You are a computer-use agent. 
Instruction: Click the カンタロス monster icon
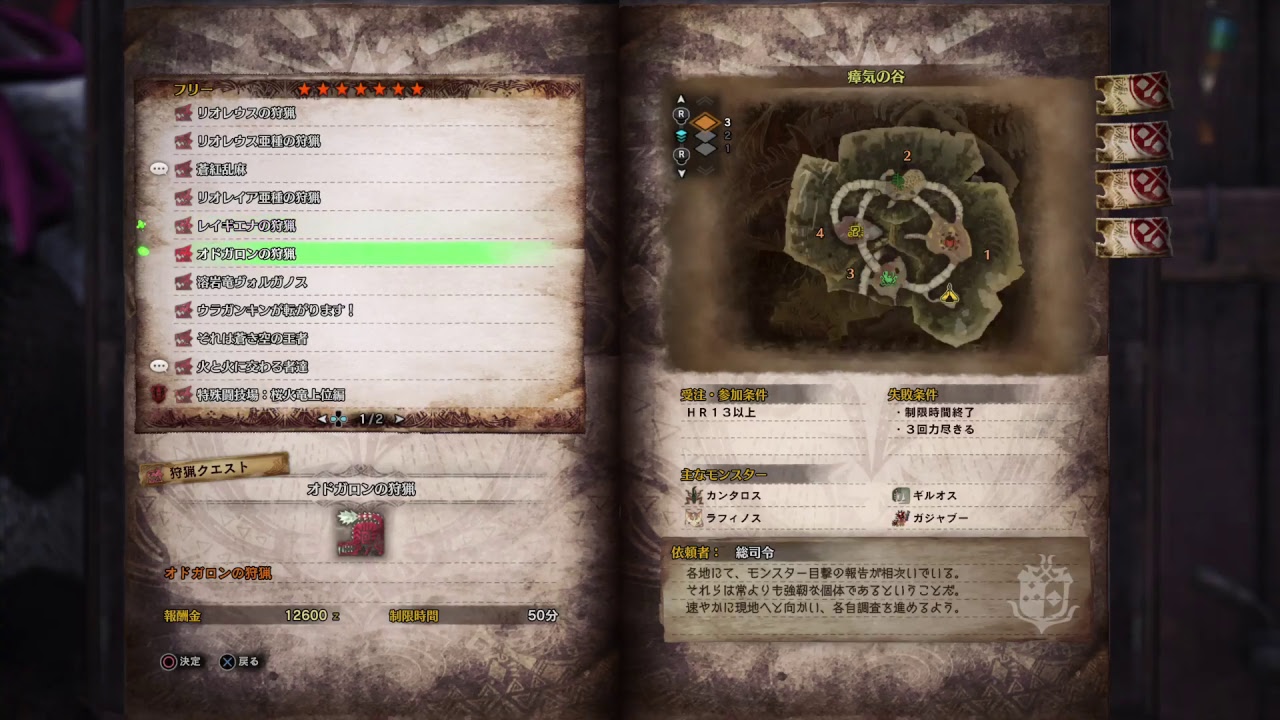click(694, 496)
